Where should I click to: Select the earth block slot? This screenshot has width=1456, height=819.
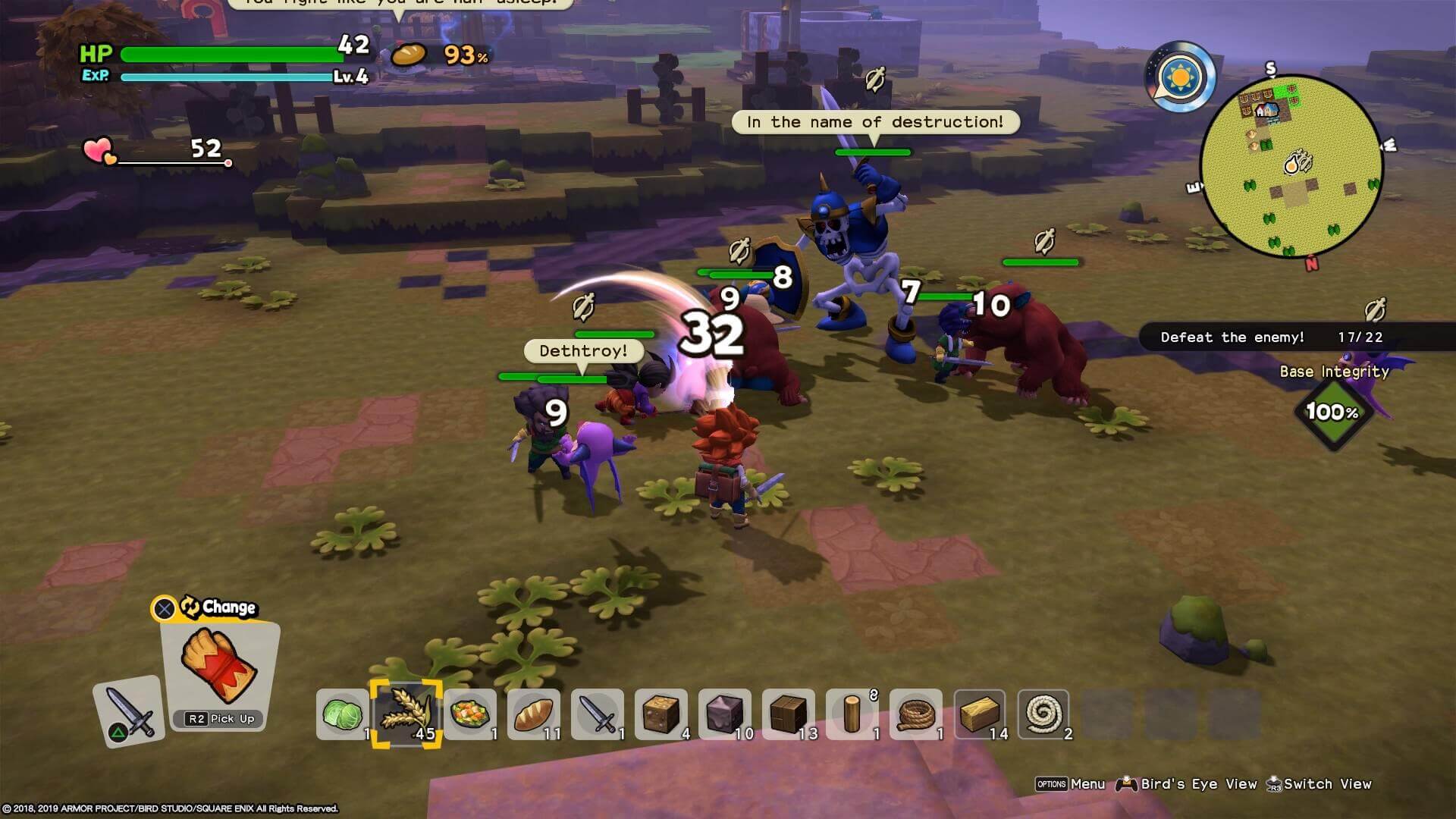(661, 714)
